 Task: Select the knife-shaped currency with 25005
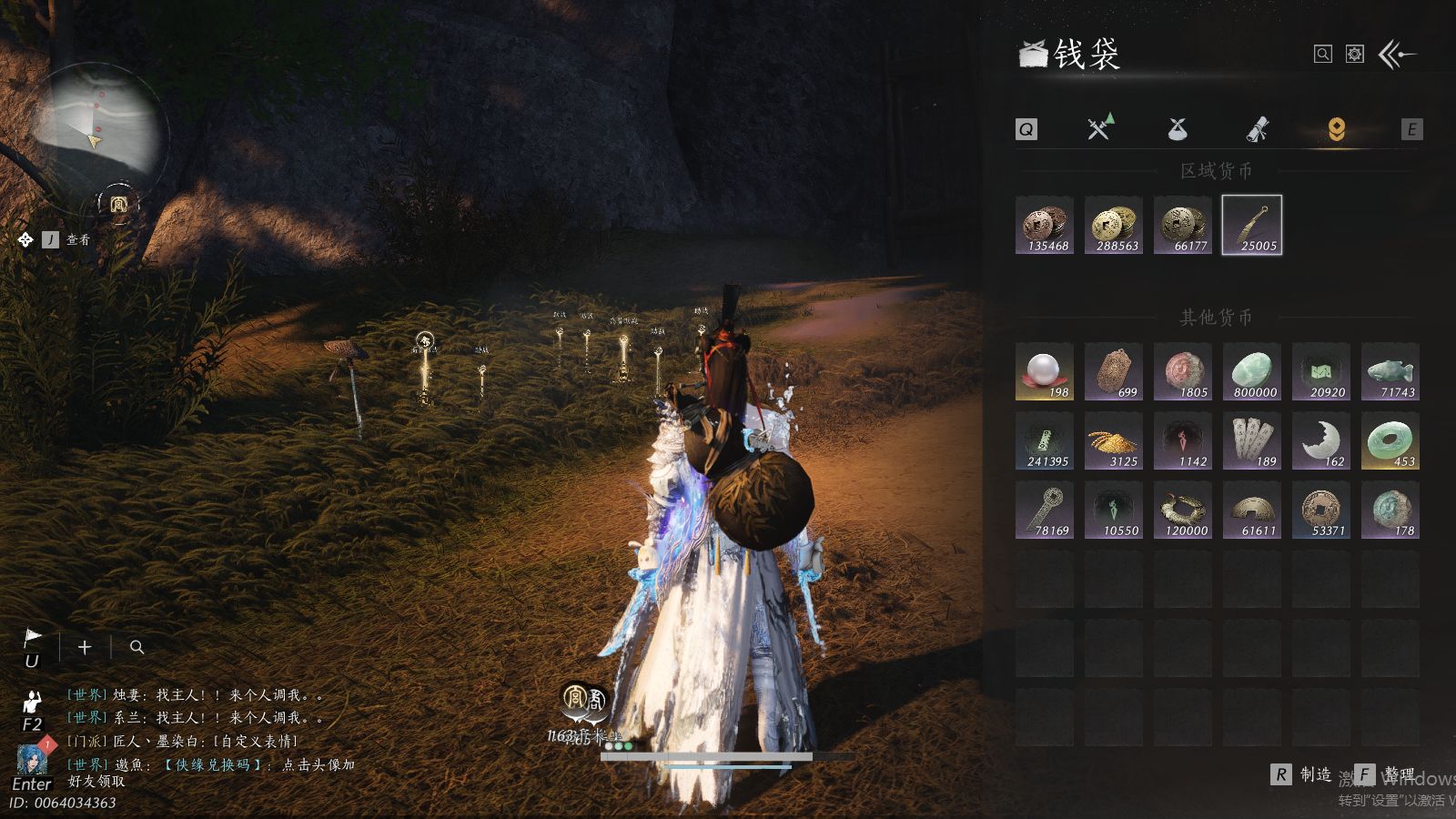[1252, 225]
